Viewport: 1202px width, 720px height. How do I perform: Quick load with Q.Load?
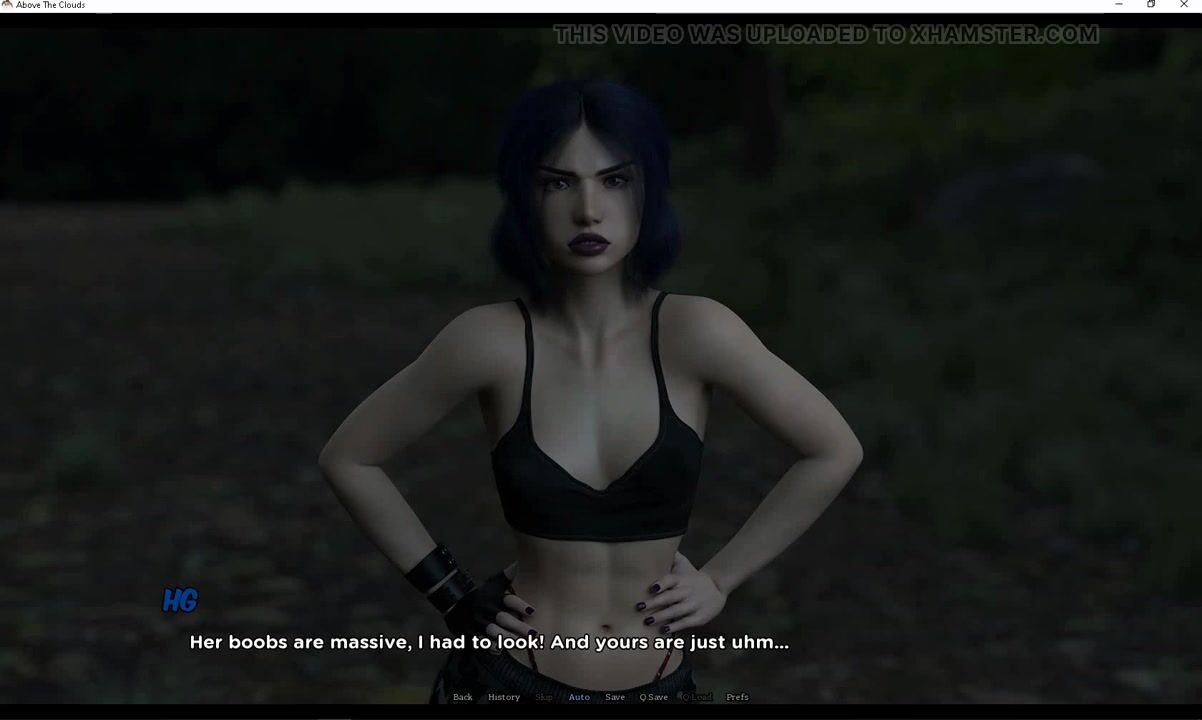pos(697,697)
